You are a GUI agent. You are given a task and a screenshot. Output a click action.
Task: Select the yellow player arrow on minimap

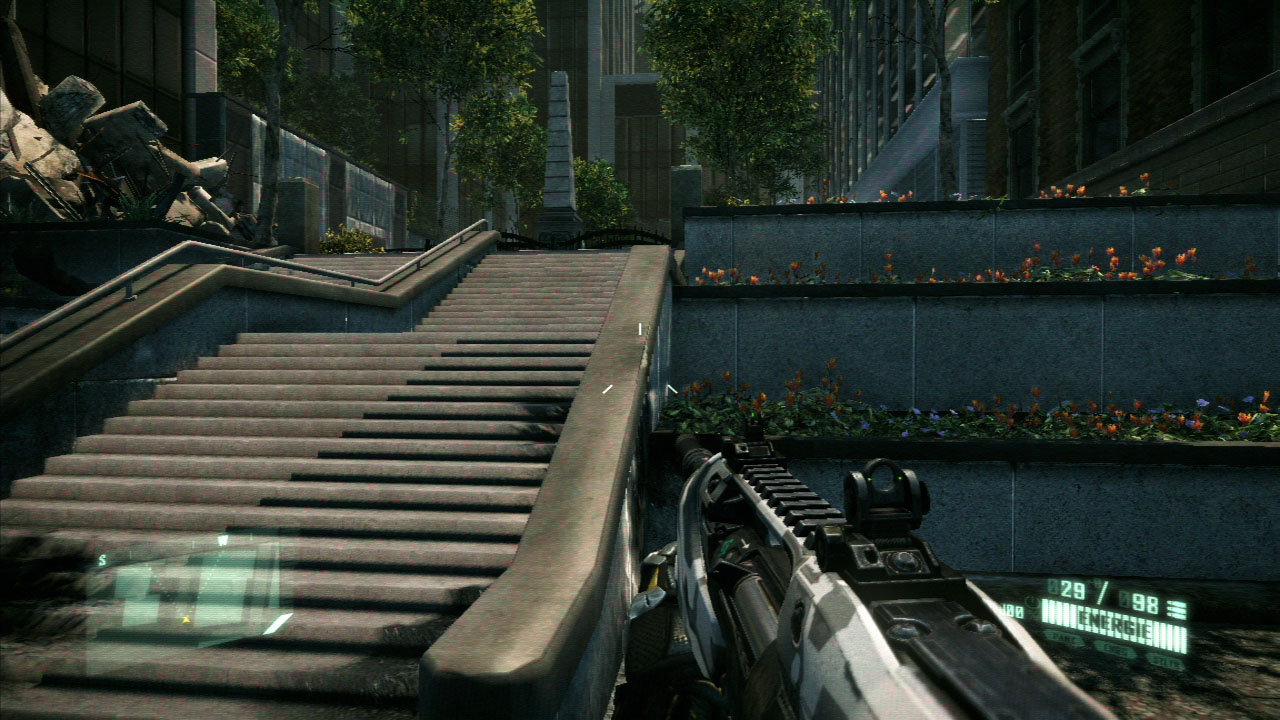186,620
